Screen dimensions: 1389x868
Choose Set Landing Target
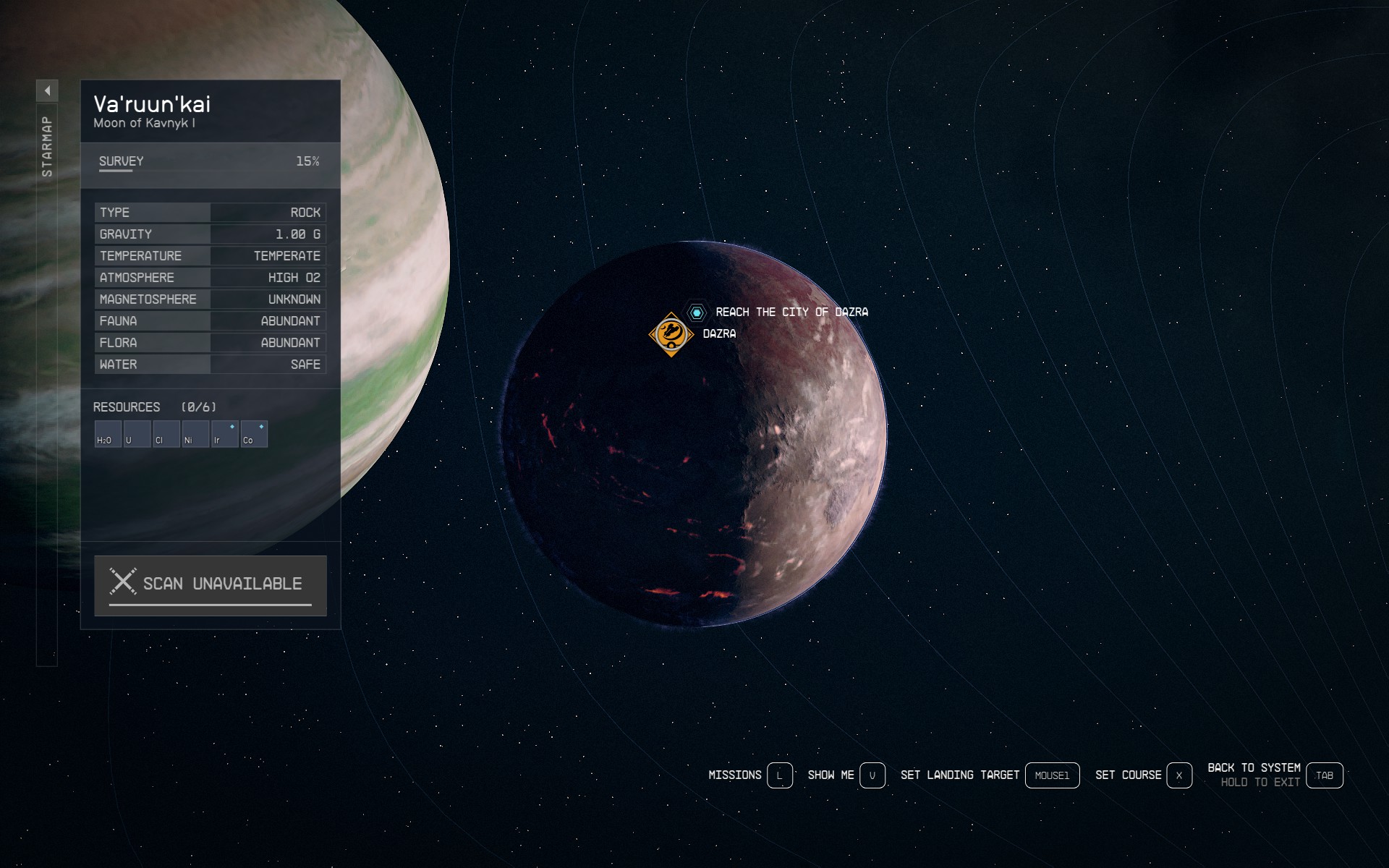click(1052, 775)
